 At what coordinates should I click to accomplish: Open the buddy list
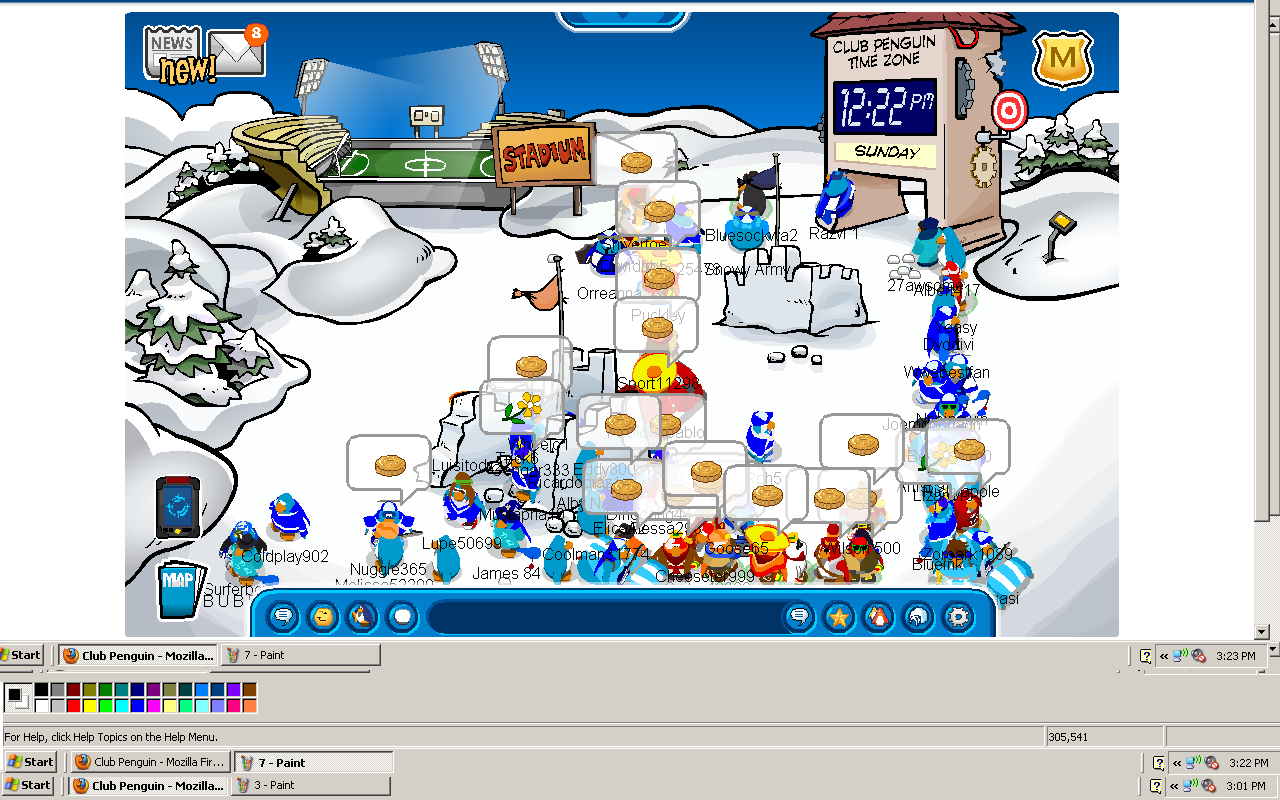(878, 617)
